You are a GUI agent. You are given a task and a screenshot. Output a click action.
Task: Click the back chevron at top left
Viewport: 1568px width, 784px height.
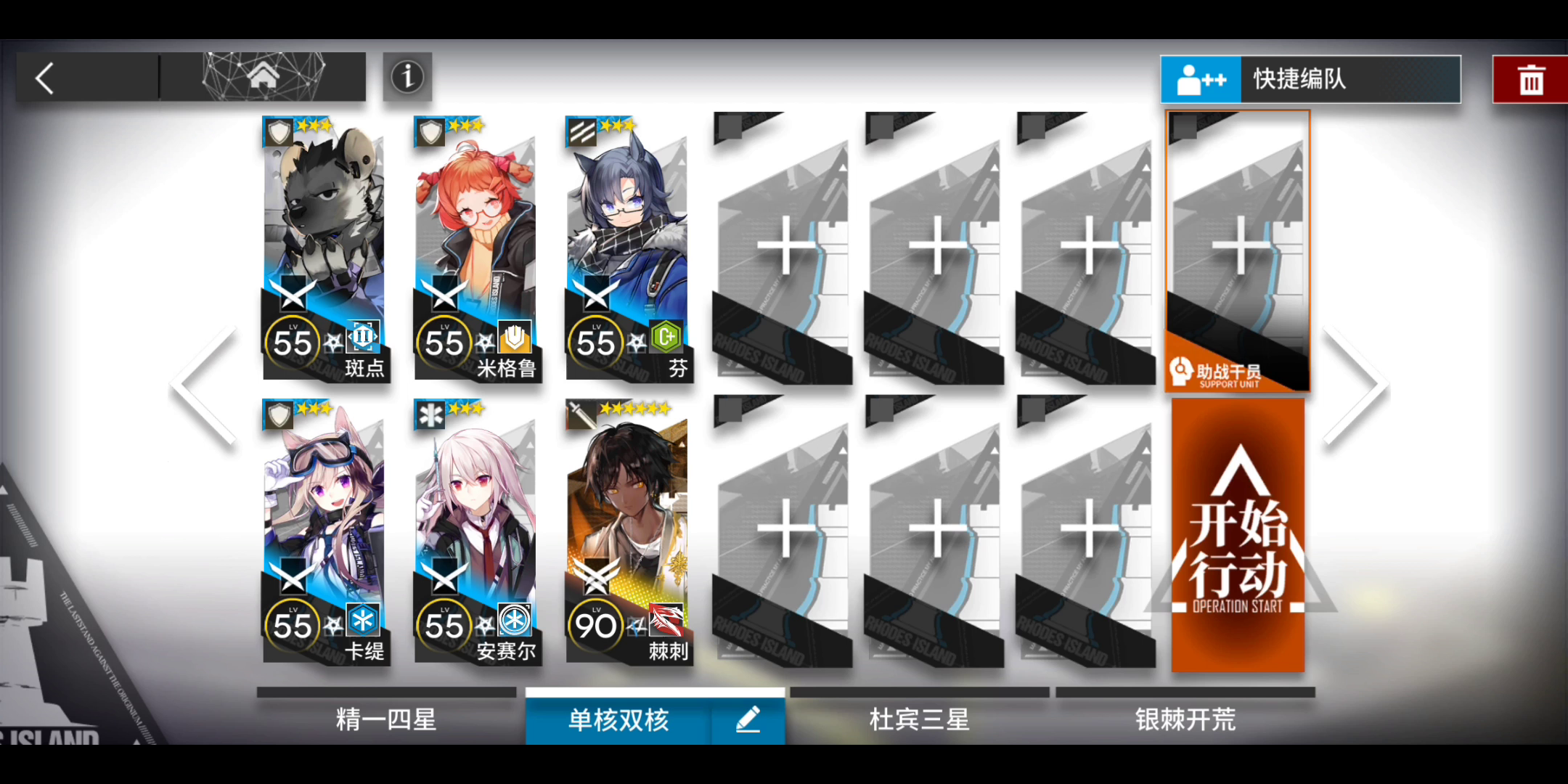click(x=44, y=77)
